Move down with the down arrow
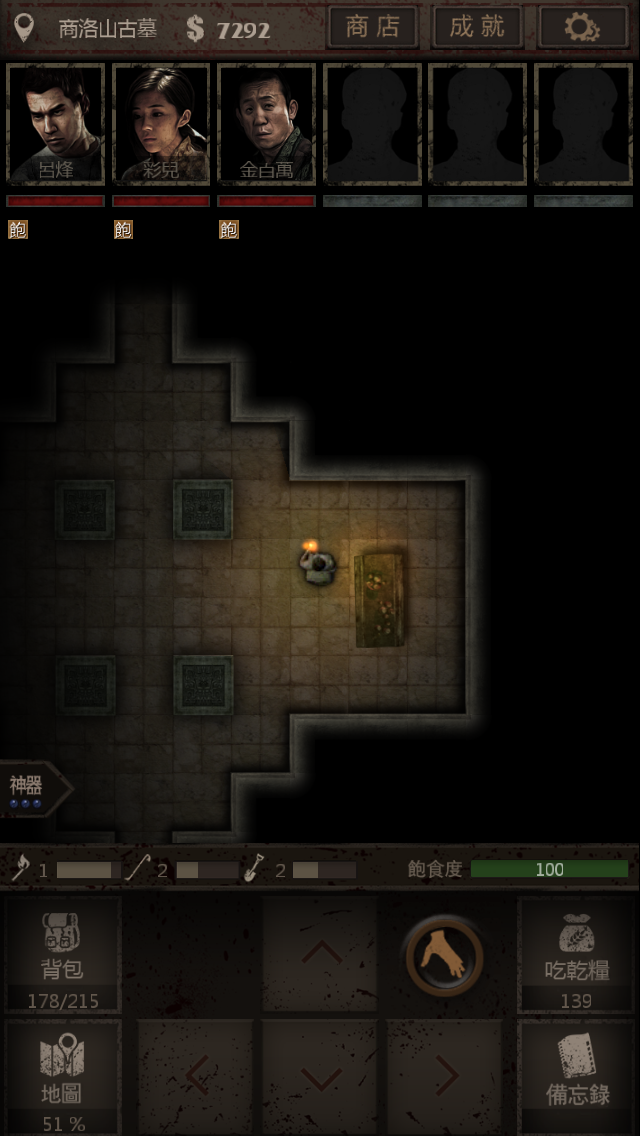The width and height of the screenshot is (640, 1136). pos(320,1078)
